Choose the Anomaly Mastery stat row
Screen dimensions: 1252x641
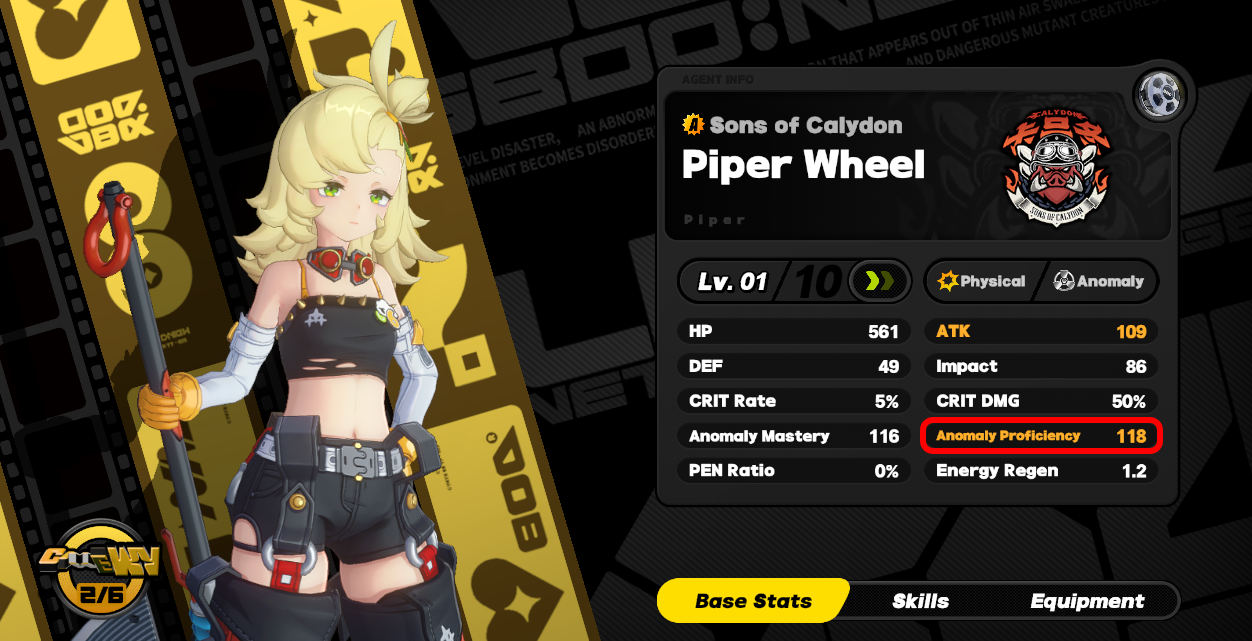tap(794, 436)
